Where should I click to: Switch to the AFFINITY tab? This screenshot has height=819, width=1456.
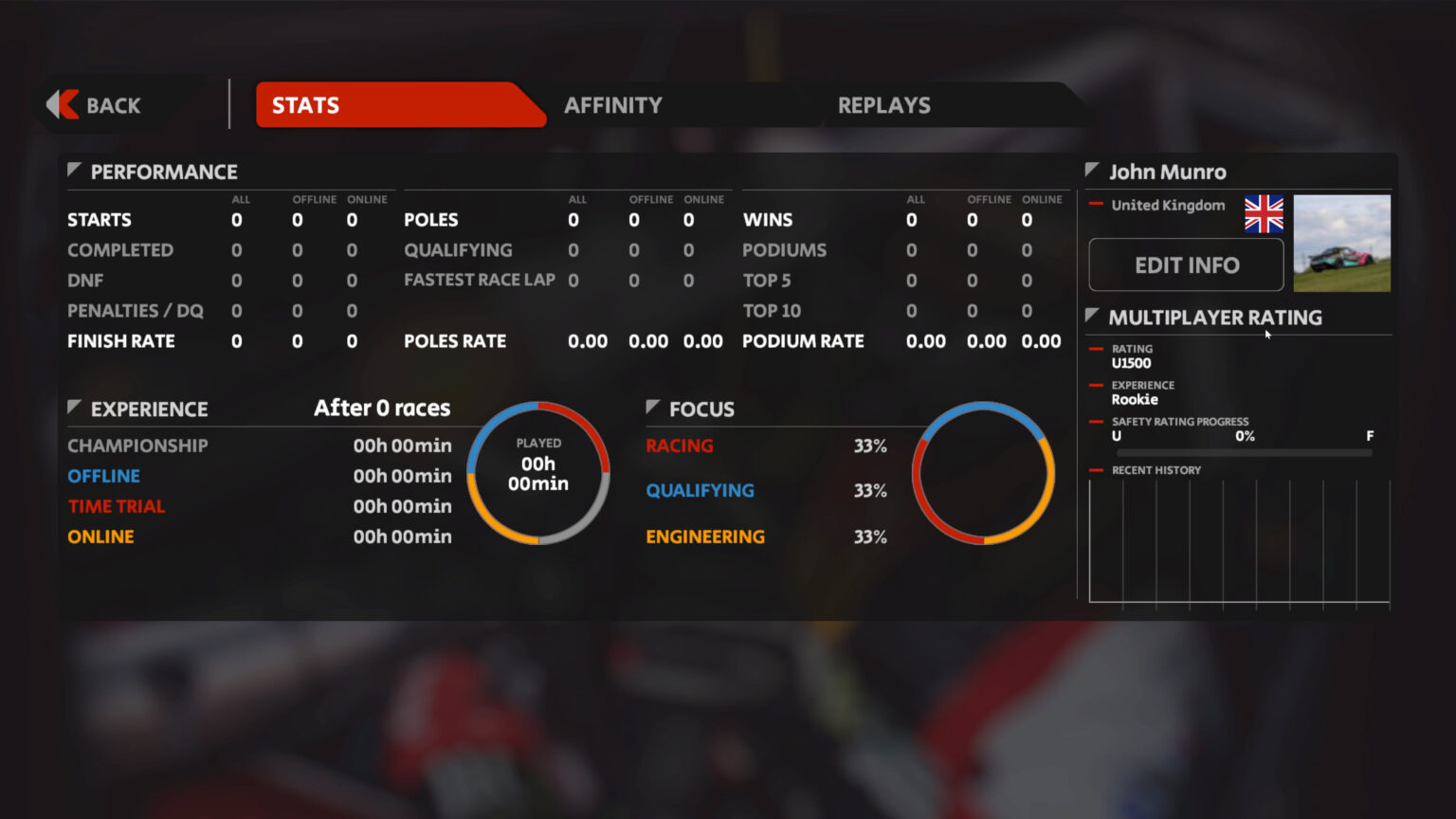coord(613,105)
